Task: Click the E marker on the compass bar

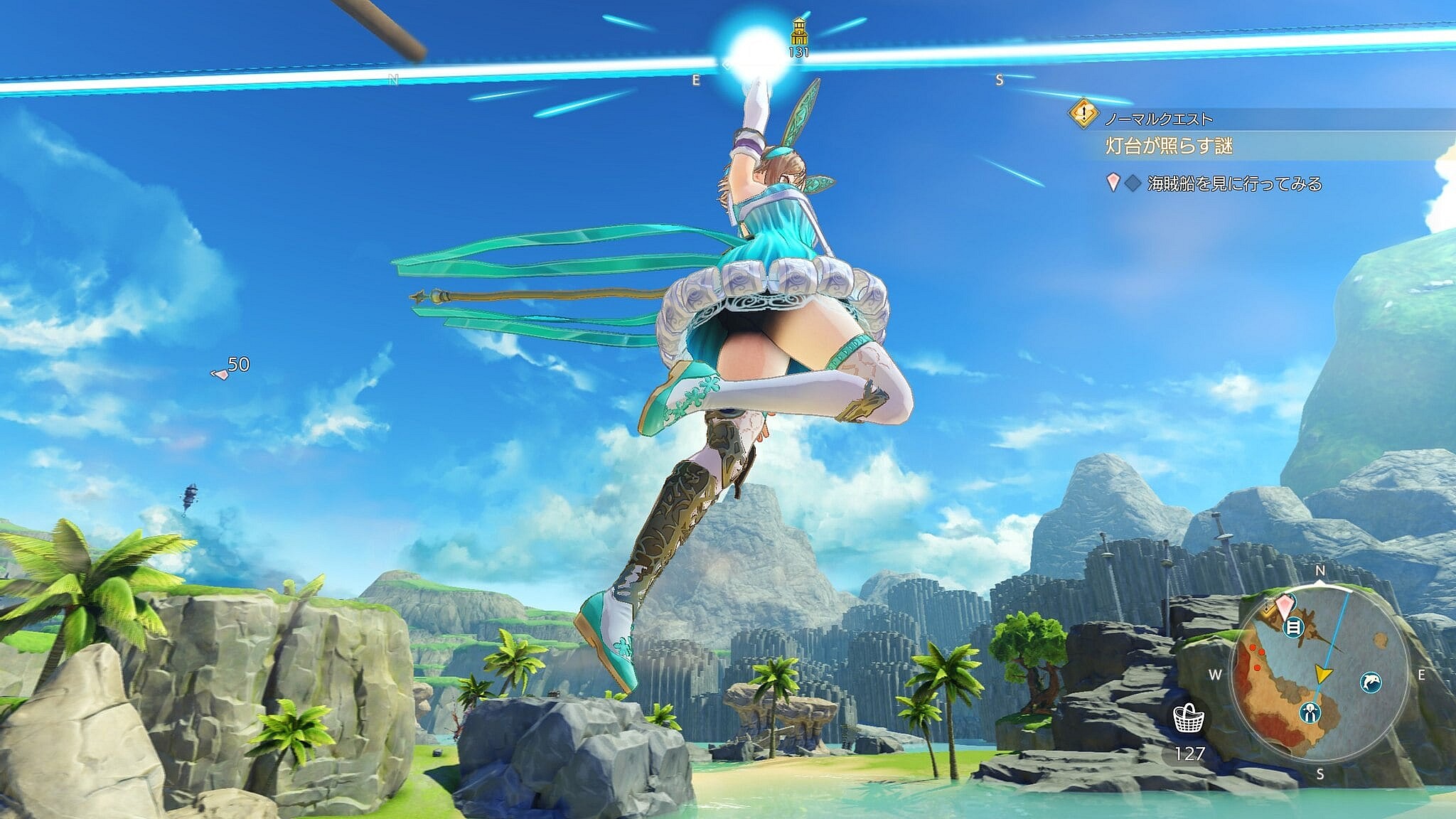Action: coord(695,80)
